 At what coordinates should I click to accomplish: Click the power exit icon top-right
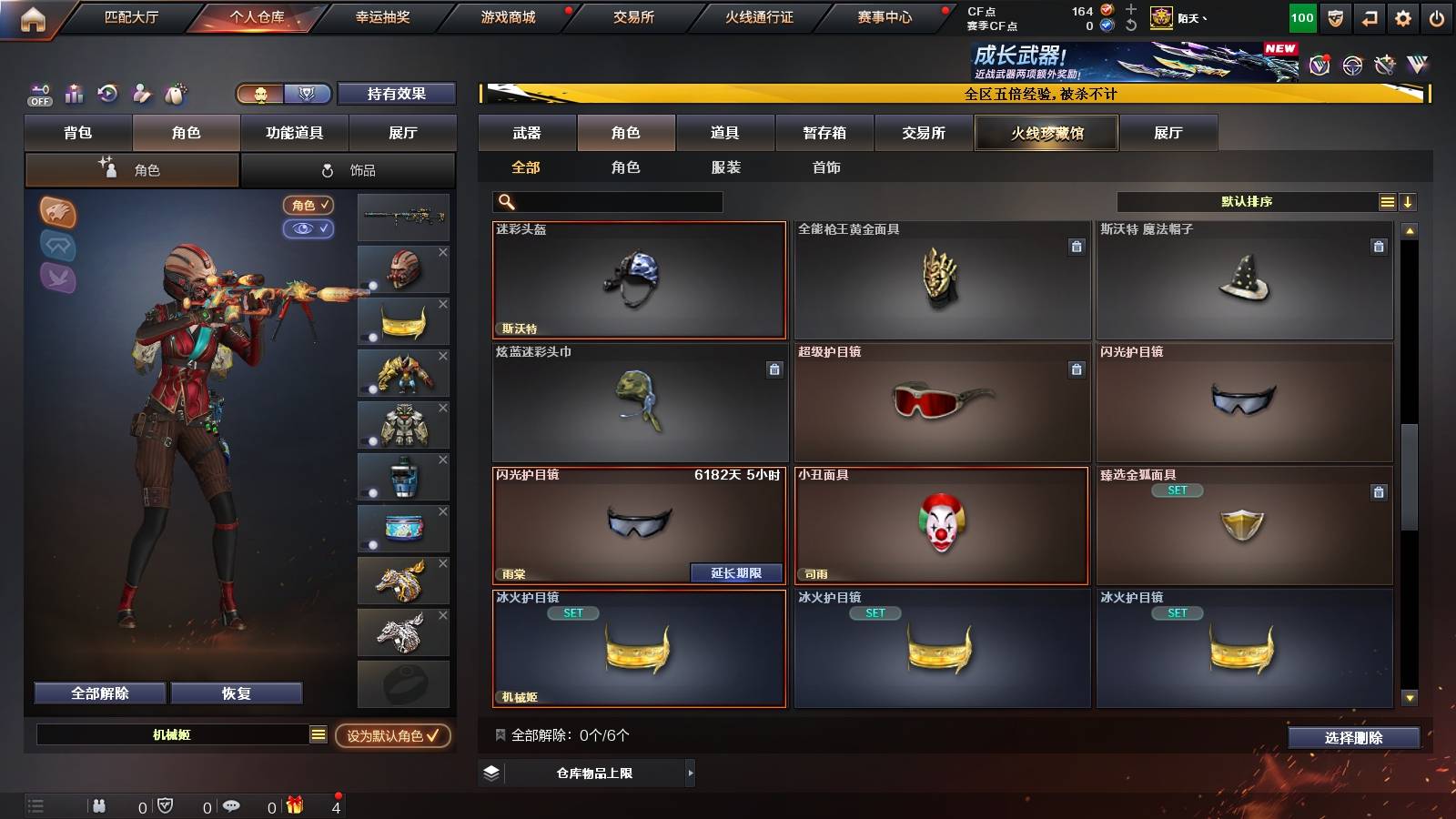tap(1438, 16)
